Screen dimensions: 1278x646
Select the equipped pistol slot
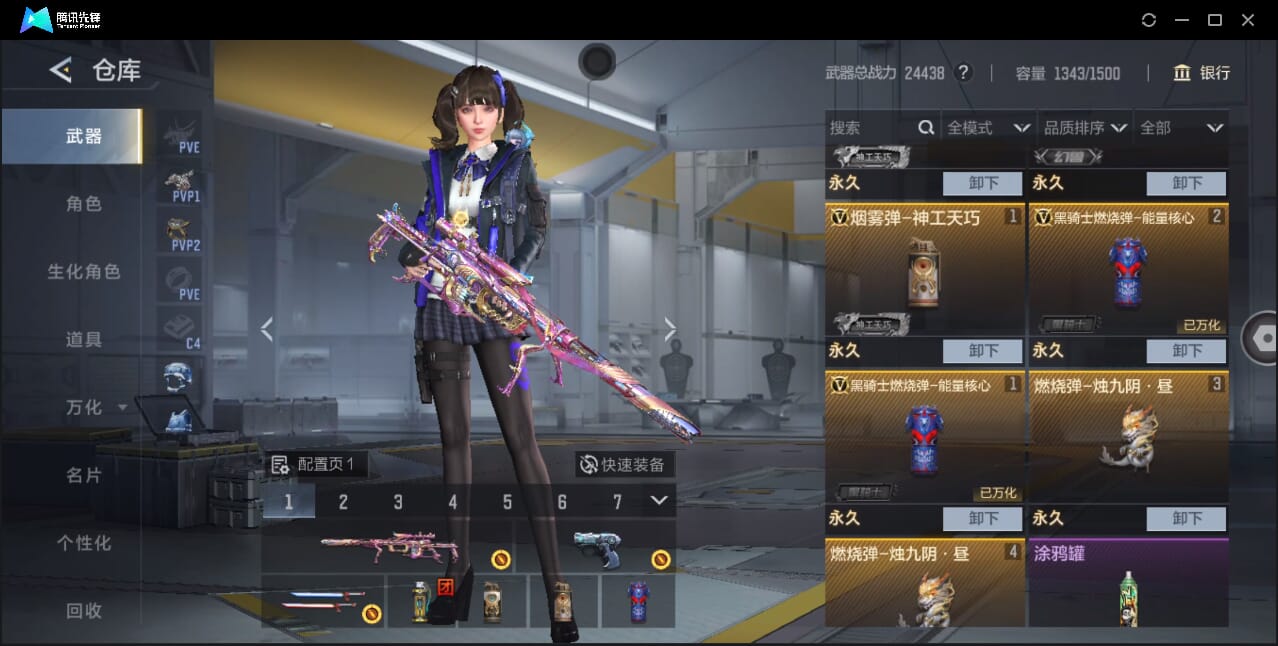point(598,548)
